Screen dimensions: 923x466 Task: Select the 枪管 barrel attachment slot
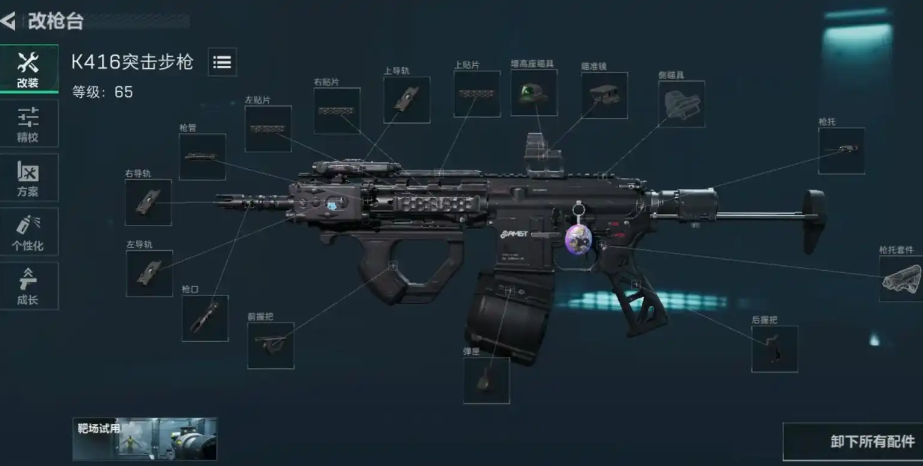202,157
